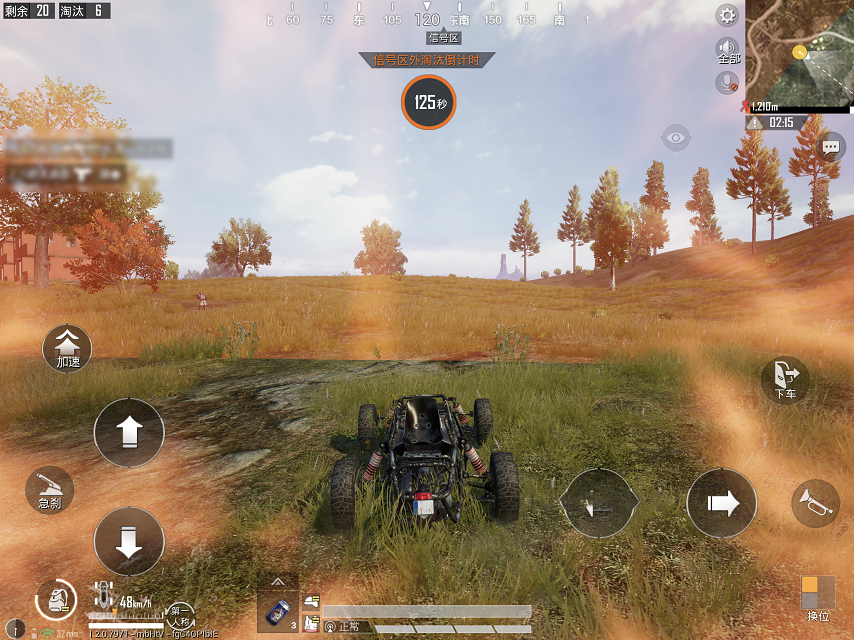854x640 pixels.
Task: Tap the eye free-look button
Action: (x=676, y=138)
